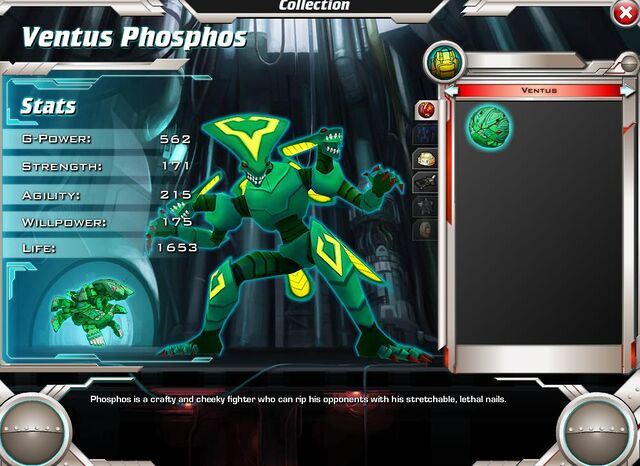This screenshot has width=640, height=466.
Task: Switch to the dark blue armor tab
Action: (424, 135)
